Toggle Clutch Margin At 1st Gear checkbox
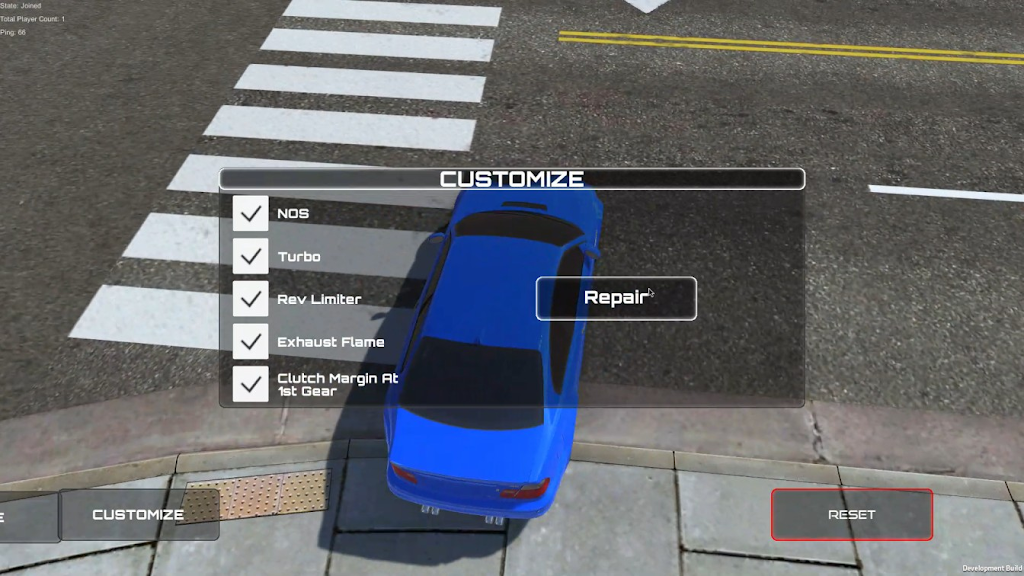1024x576 pixels. coord(251,384)
